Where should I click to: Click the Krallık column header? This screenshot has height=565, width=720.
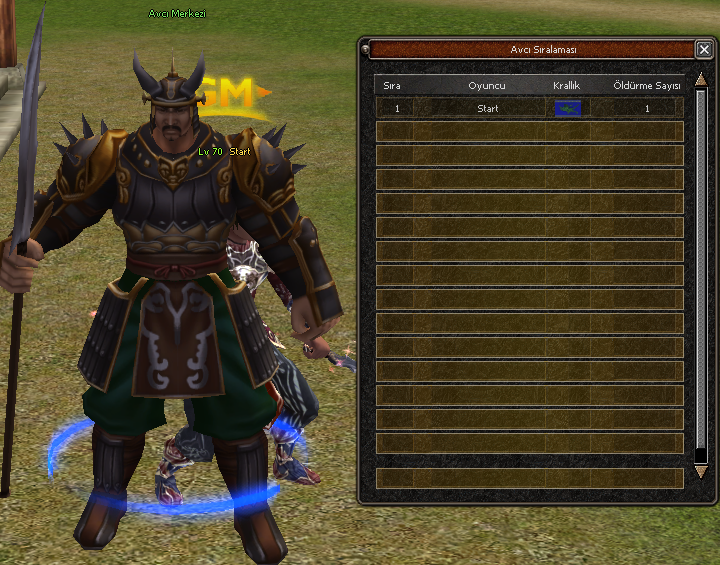[x=567, y=86]
